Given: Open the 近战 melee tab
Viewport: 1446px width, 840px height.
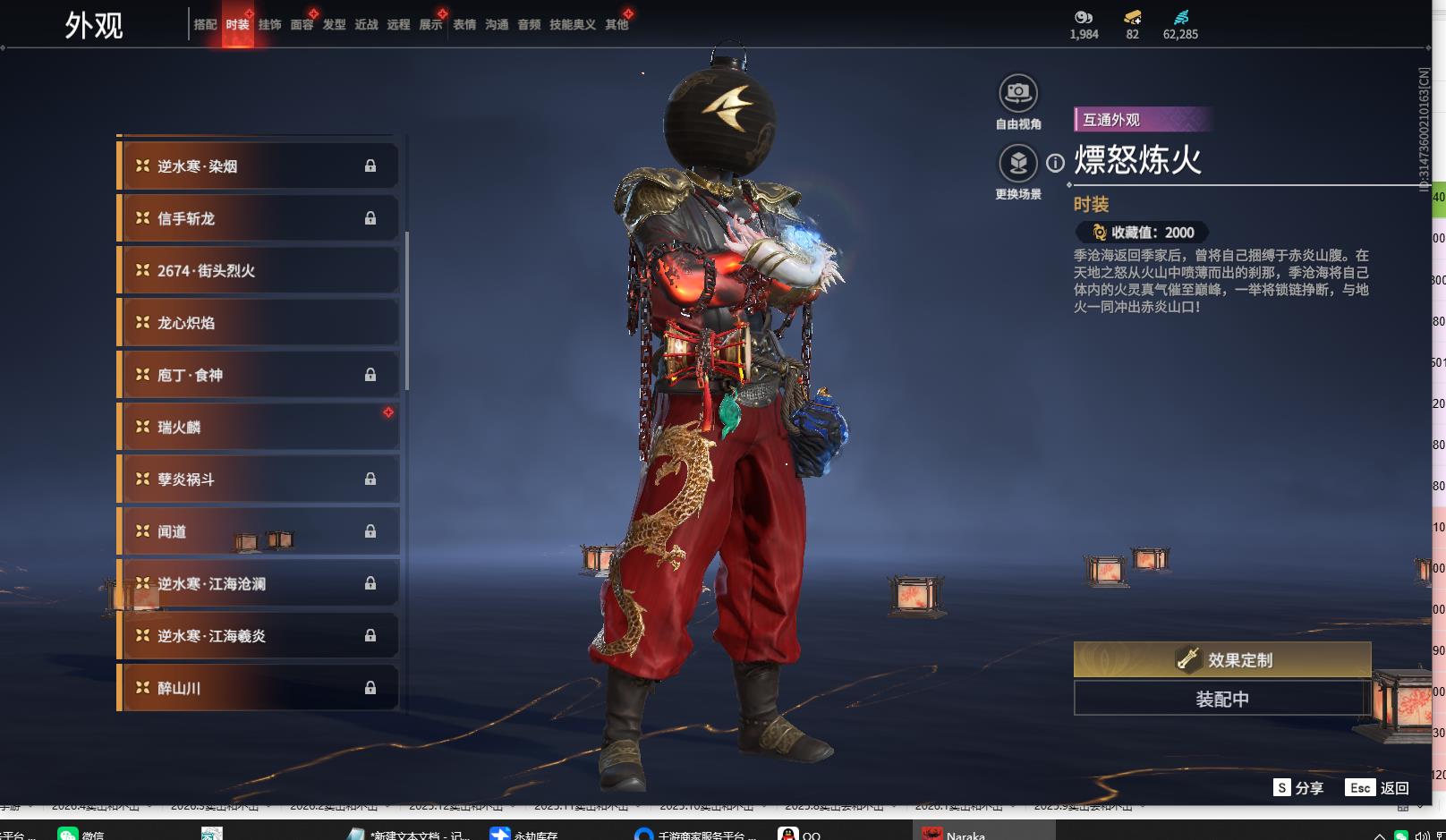Looking at the screenshot, I should [366, 25].
